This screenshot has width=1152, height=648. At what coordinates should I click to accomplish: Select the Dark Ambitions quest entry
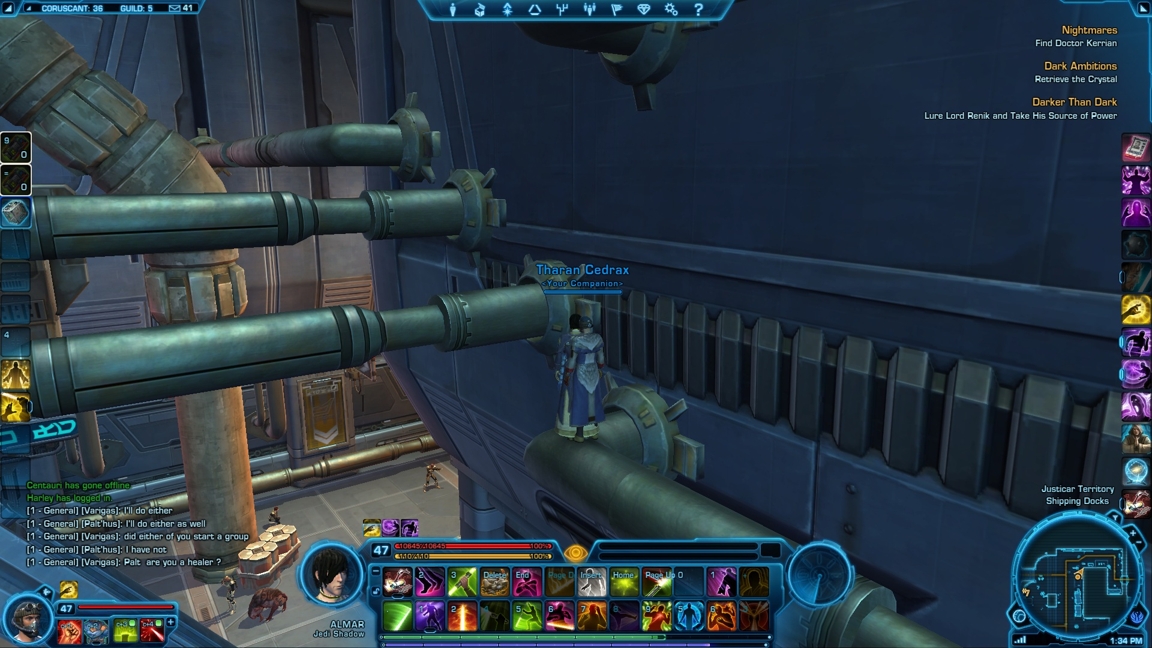point(1080,67)
